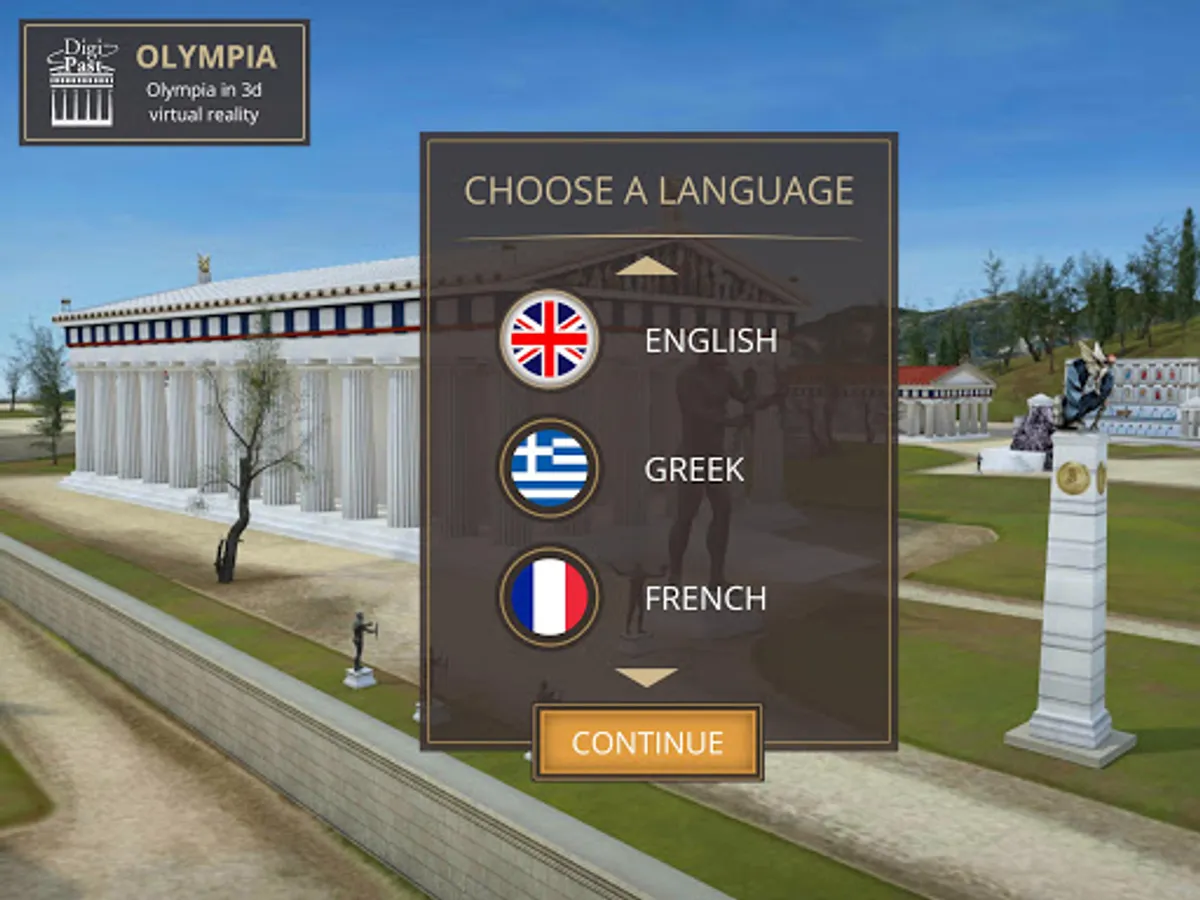Click the up arrow above the language list
Screen dimensions: 1200x900
pyautogui.click(x=647, y=266)
